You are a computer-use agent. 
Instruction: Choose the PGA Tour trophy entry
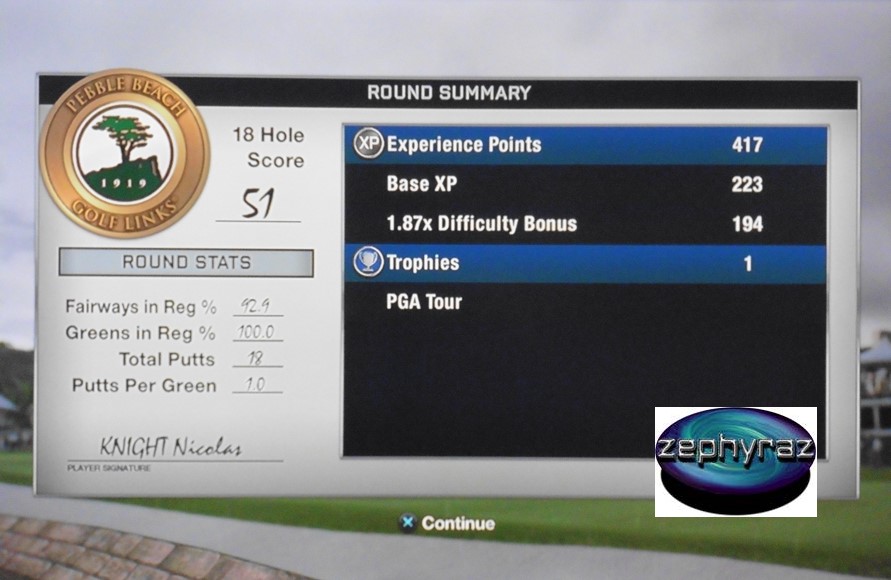click(x=424, y=302)
